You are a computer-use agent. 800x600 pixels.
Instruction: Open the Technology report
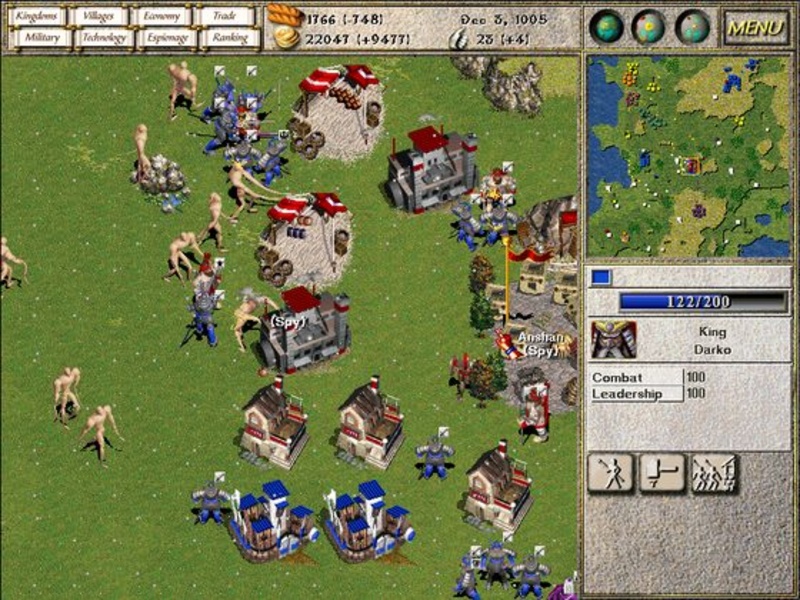(x=104, y=38)
